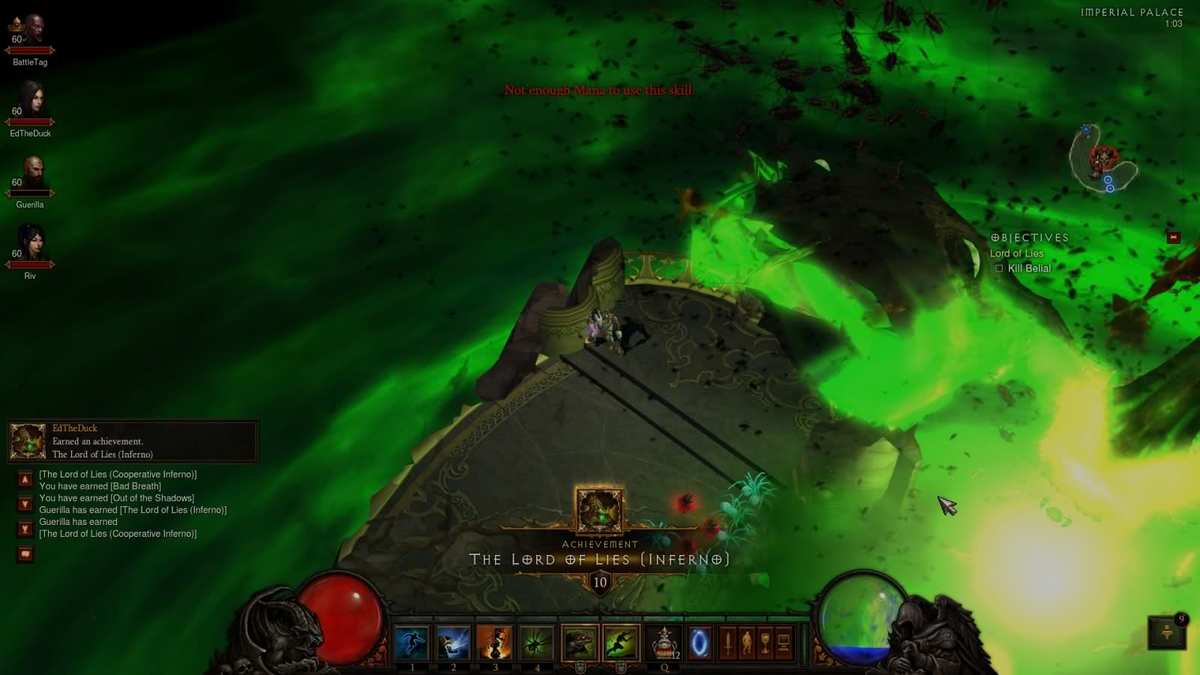Image resolution: width=1200 pixels, height=675 pixels.
Task: Select the green running figure skill
Action: click(x=621, y=643)
